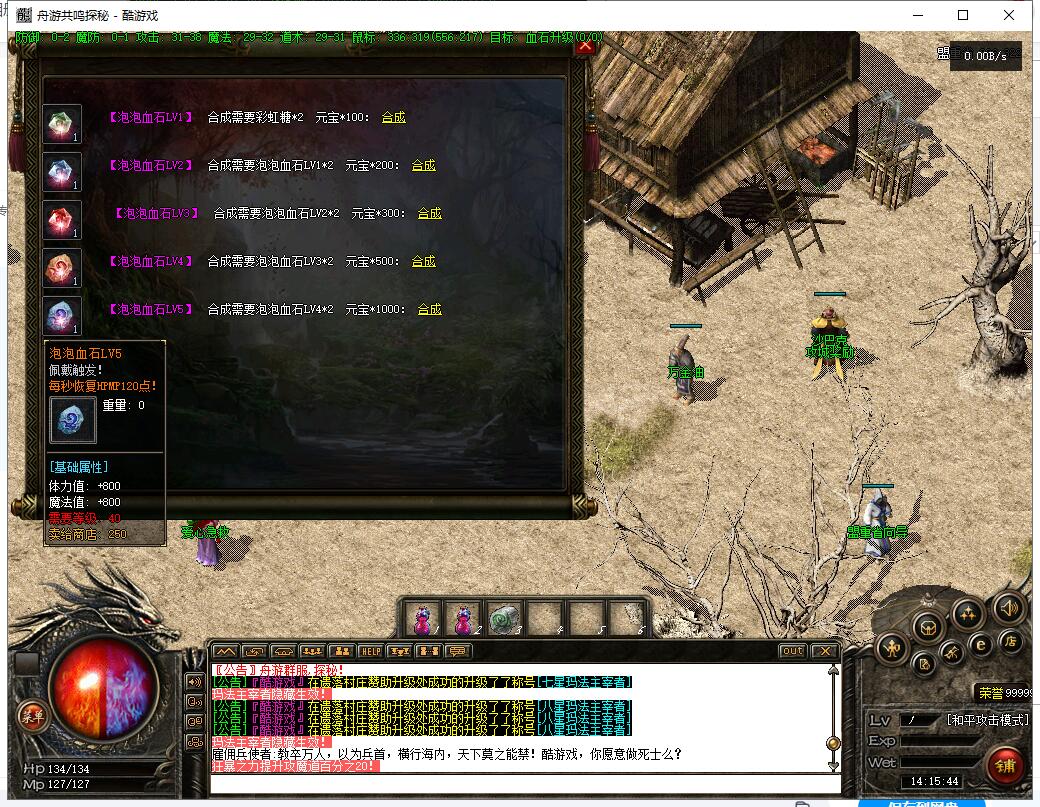Maximize the game window
1040x807 pixels.
[x=963, y=15]
